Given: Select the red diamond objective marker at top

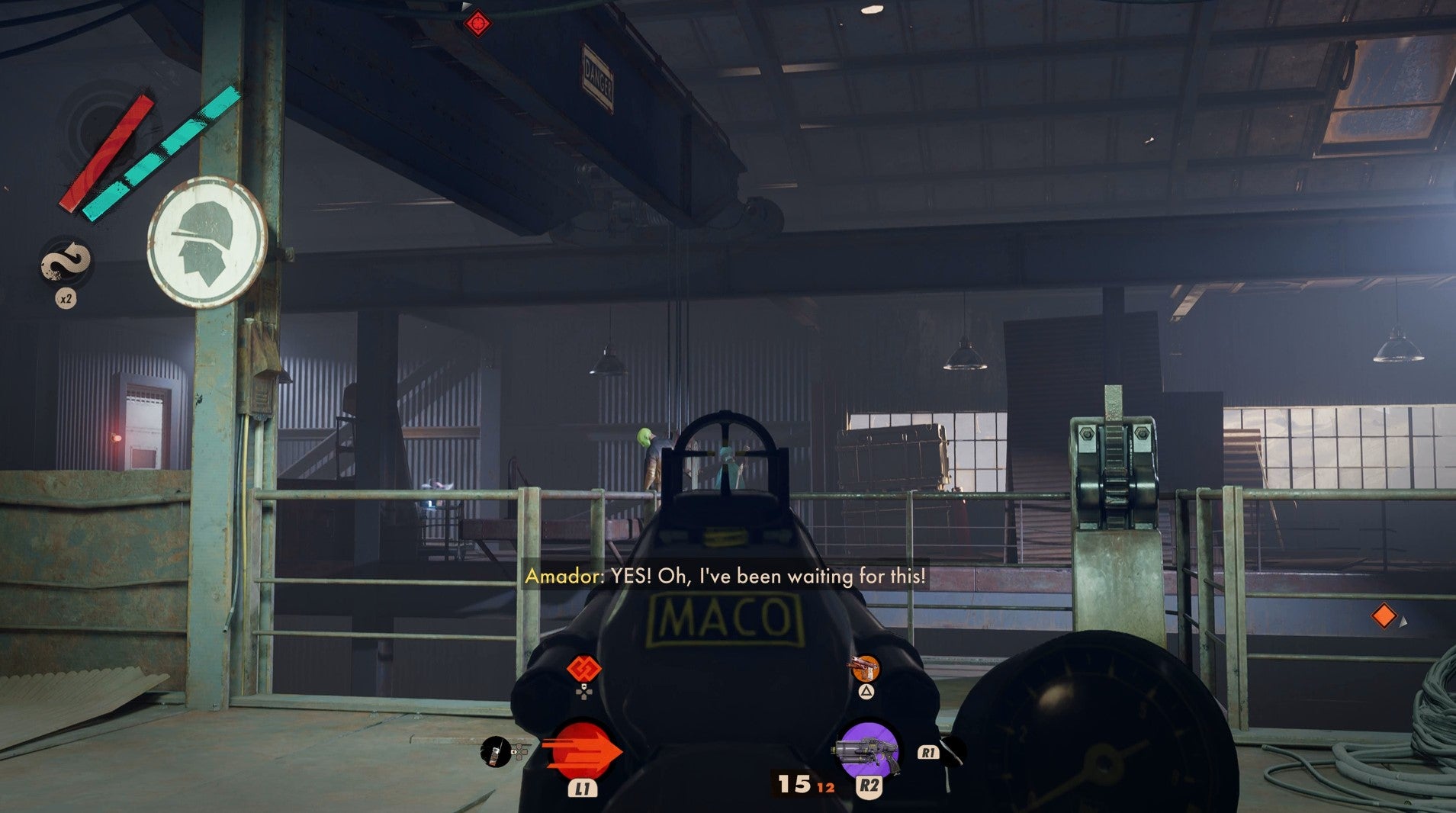Looking at the screenshot, I should pyautogui.click(x=477, y=24).
